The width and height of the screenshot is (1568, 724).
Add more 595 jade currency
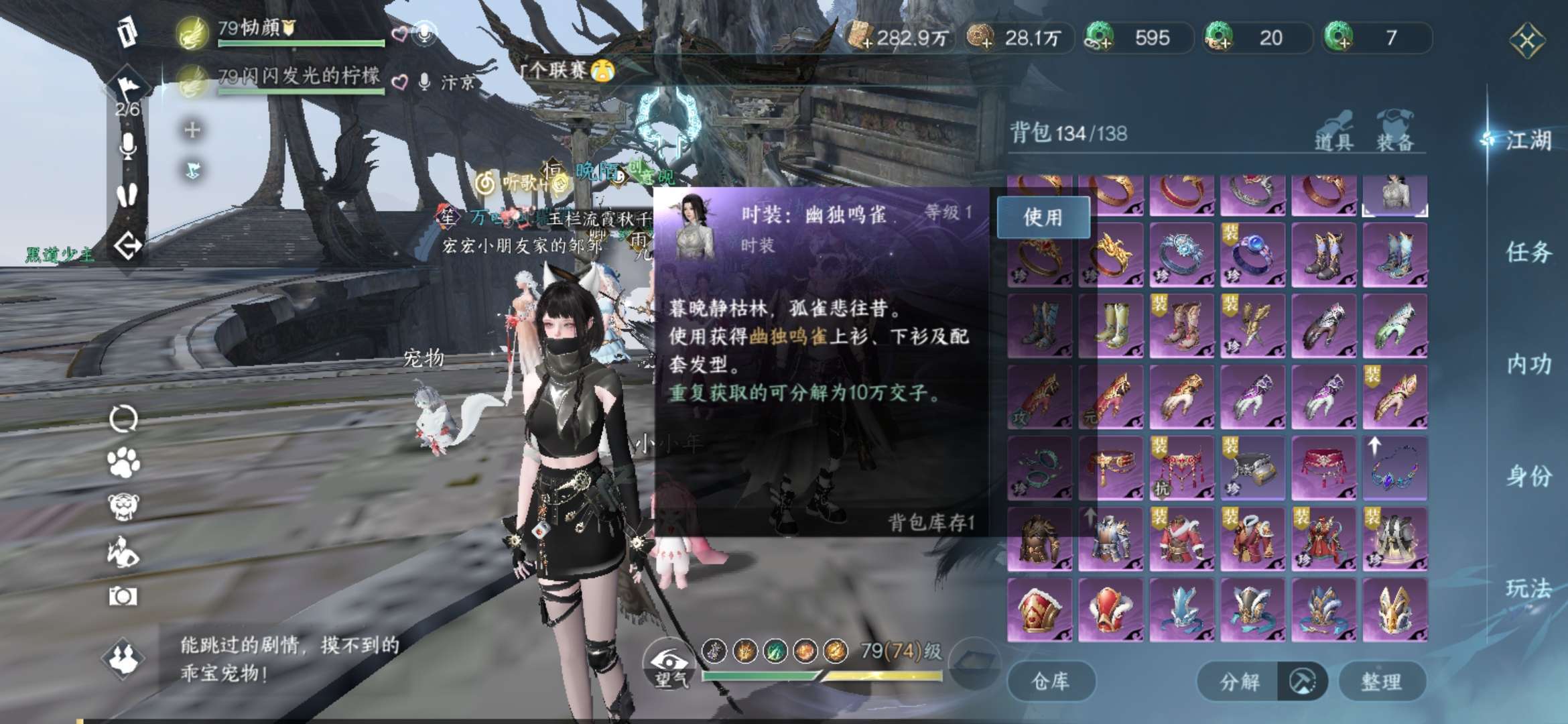1100,38
